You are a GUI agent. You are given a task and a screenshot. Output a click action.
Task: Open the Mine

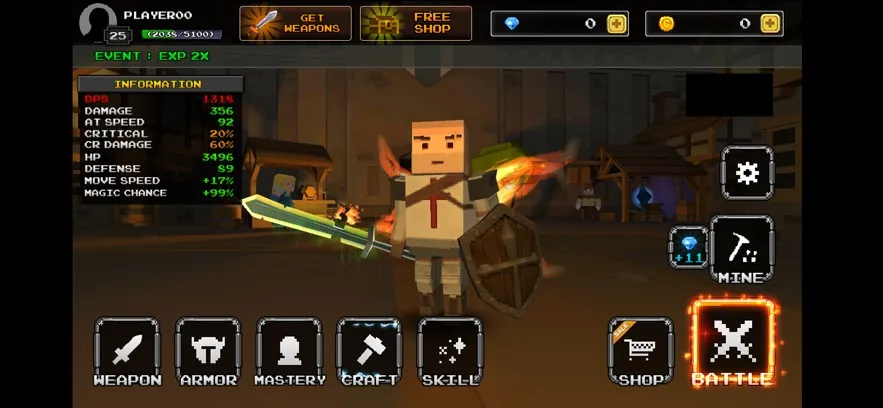click(x=741, y=249)
